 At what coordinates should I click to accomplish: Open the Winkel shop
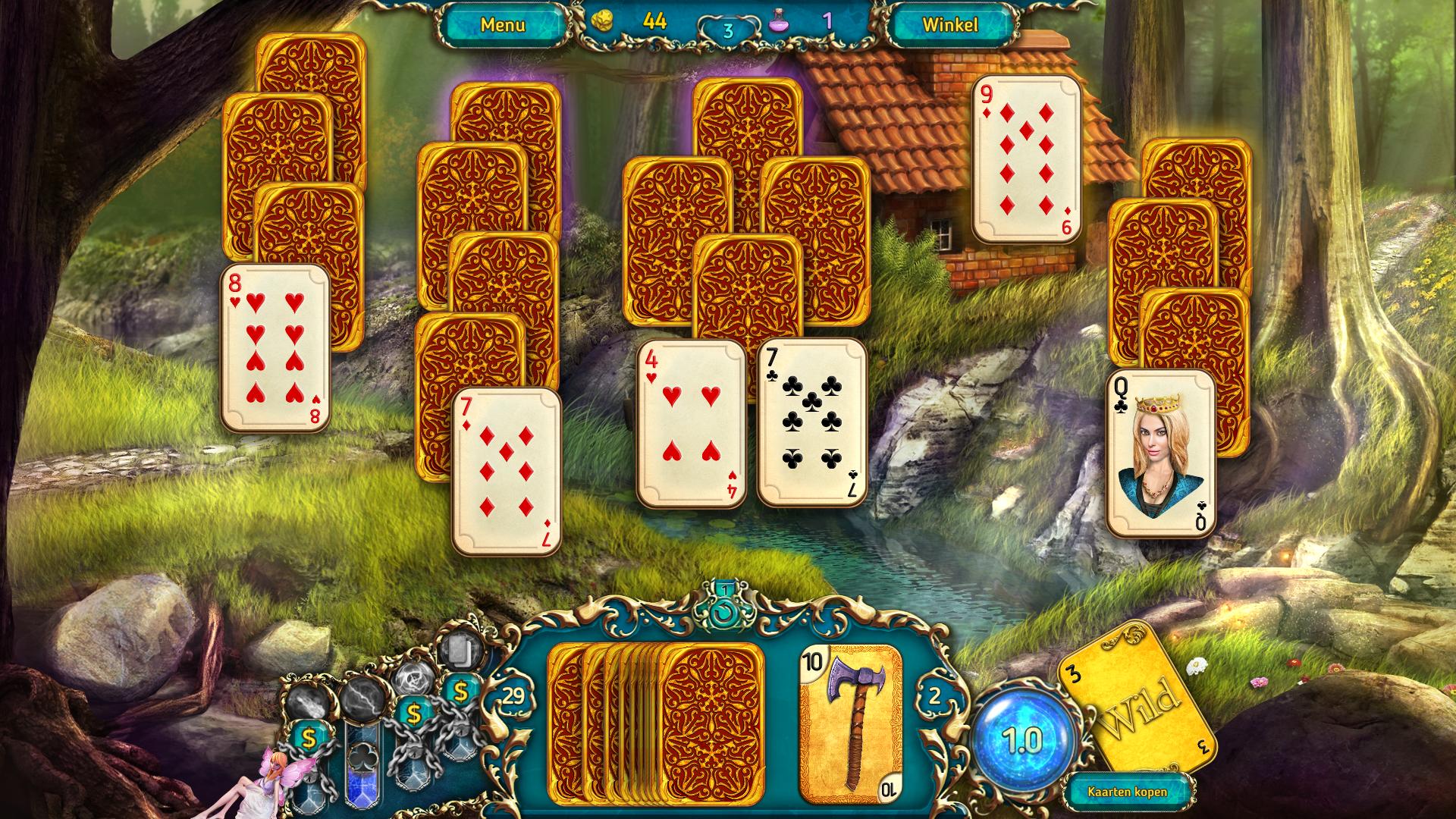949,25
